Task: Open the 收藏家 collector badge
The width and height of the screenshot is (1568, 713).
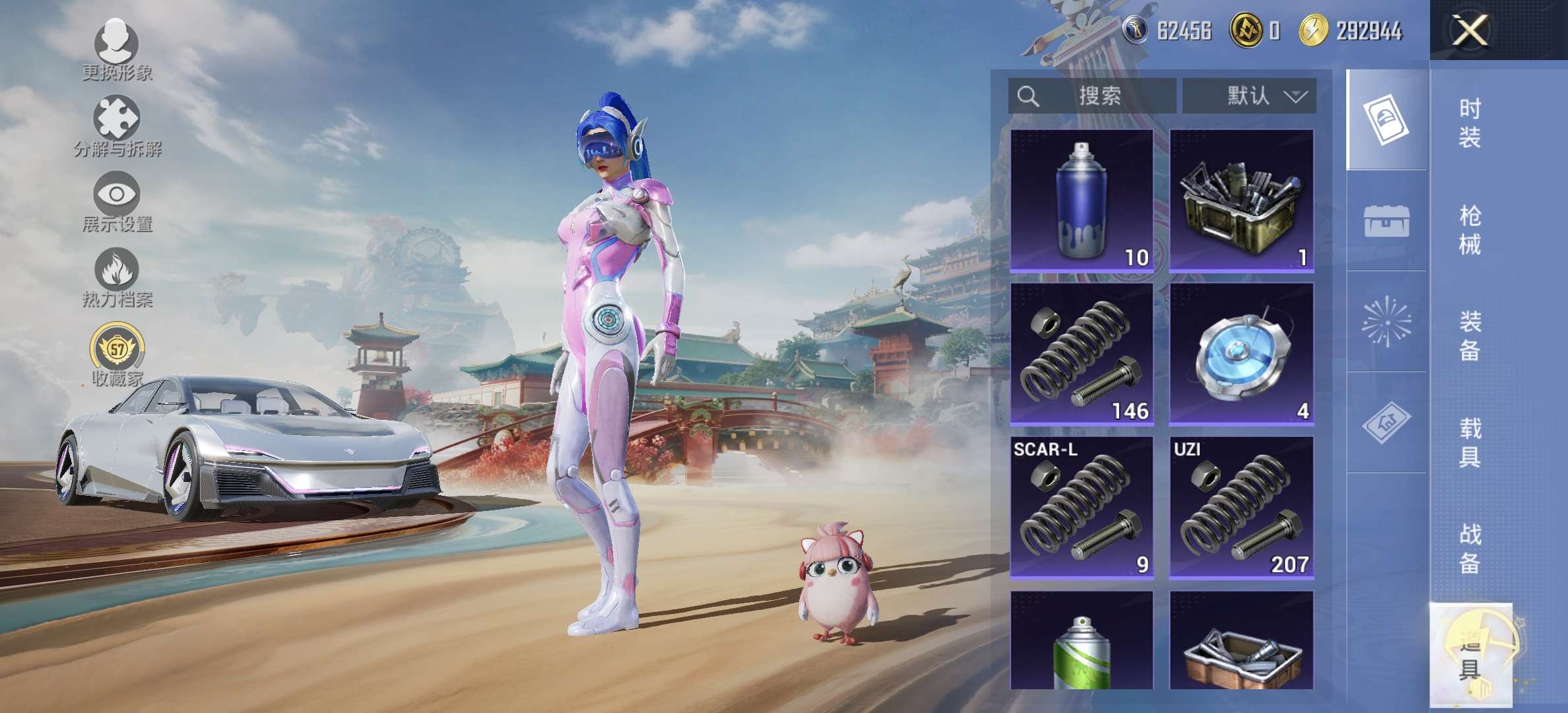Action: pos(117,355)
